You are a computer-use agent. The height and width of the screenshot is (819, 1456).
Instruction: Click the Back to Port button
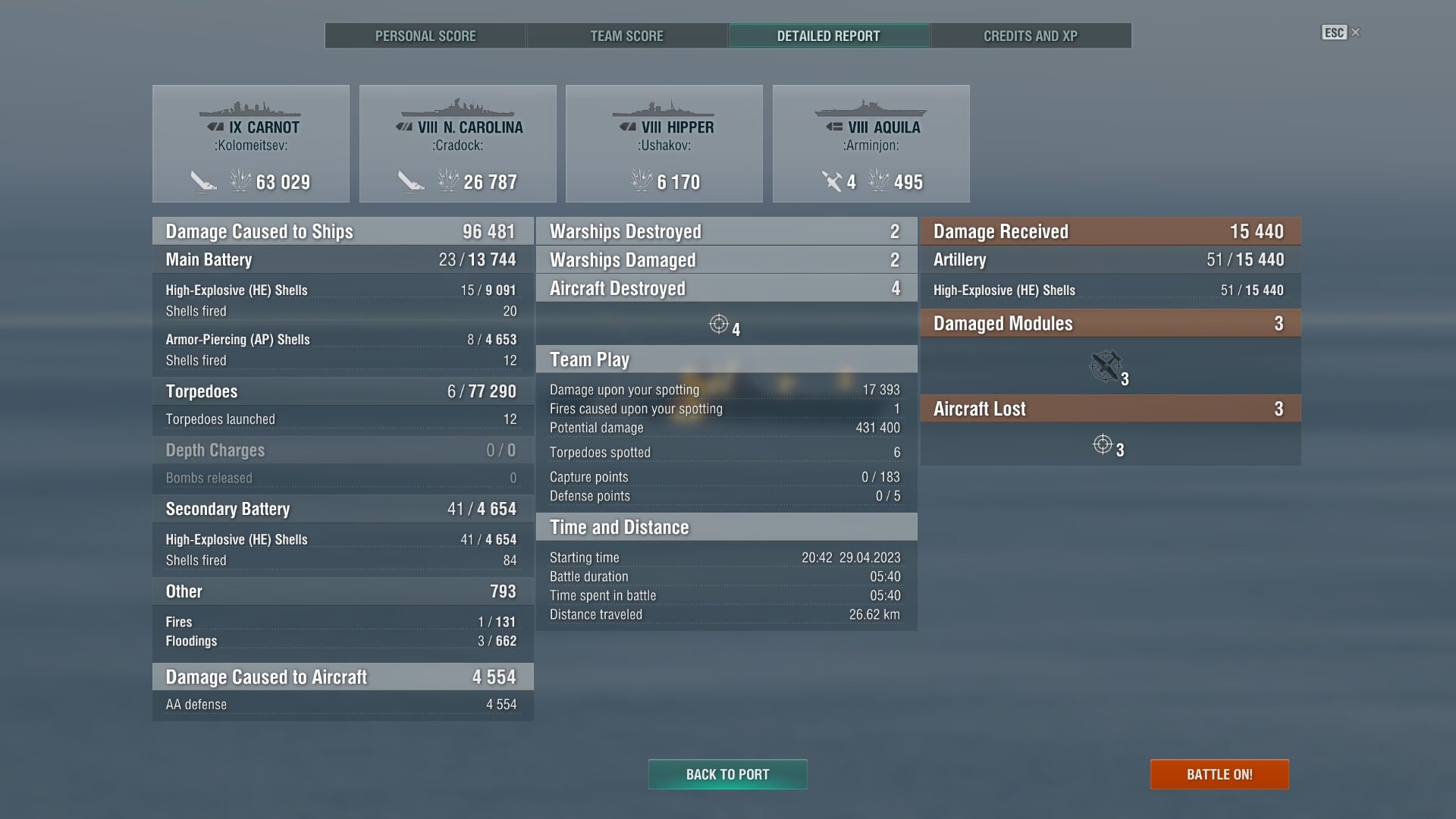(727, 774)
